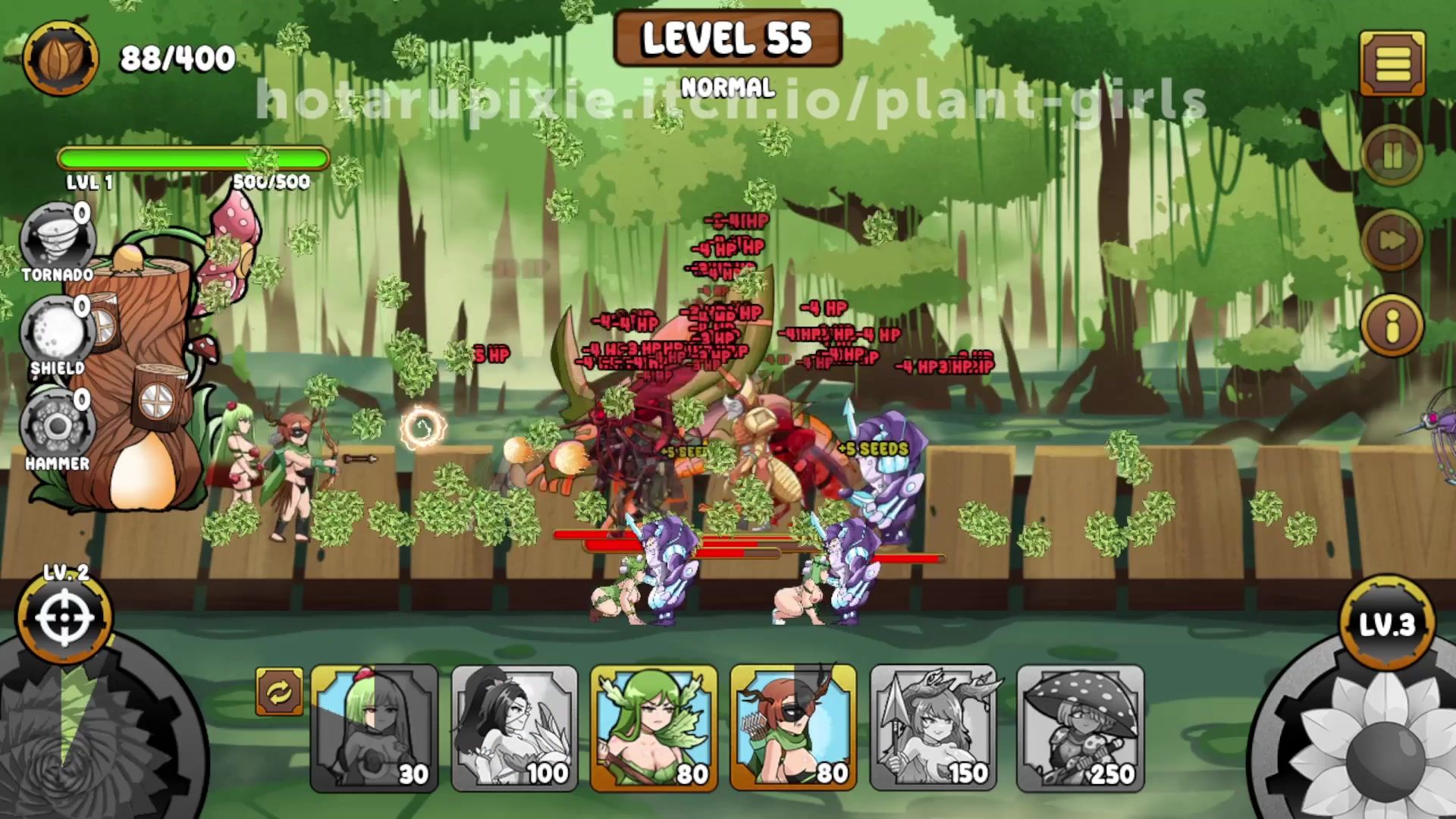Image resolution: width=1456 pixels, height=819 pixels.
Task: Activate the Hammer ability
Action: 57,428
